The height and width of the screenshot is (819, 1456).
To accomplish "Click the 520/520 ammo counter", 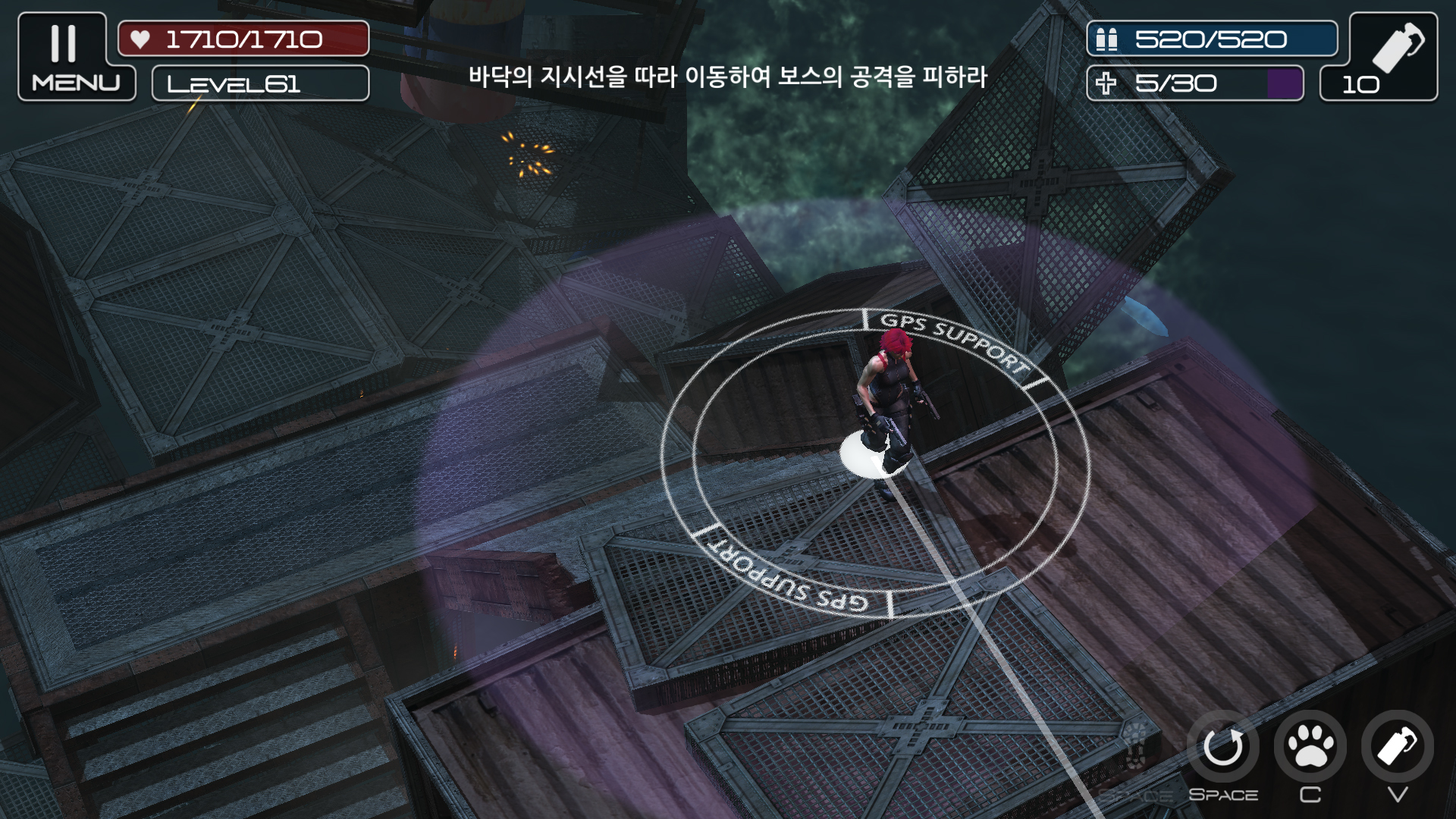I will tap(1213, 37).
